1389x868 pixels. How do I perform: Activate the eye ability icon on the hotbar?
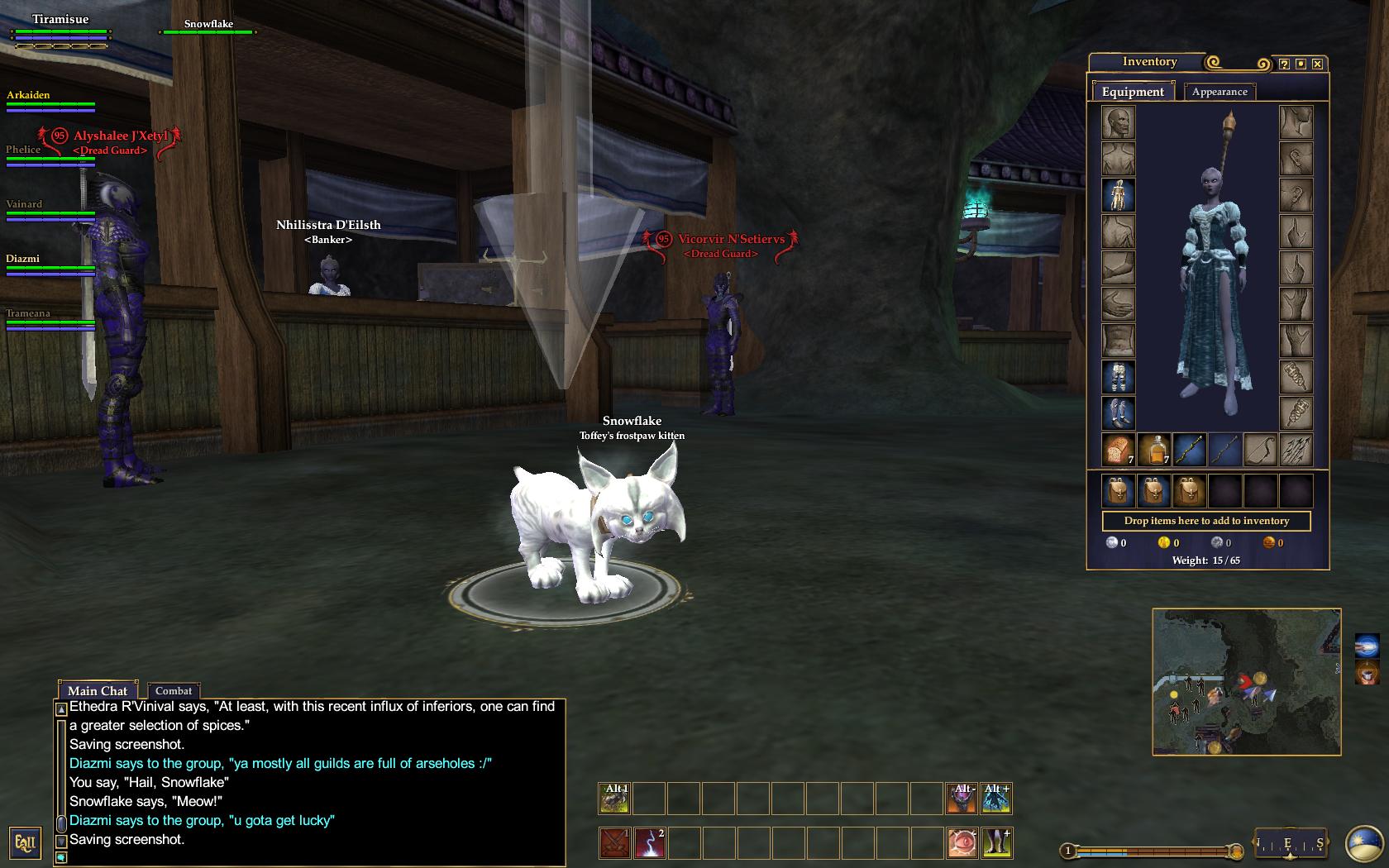click(962, 844)
